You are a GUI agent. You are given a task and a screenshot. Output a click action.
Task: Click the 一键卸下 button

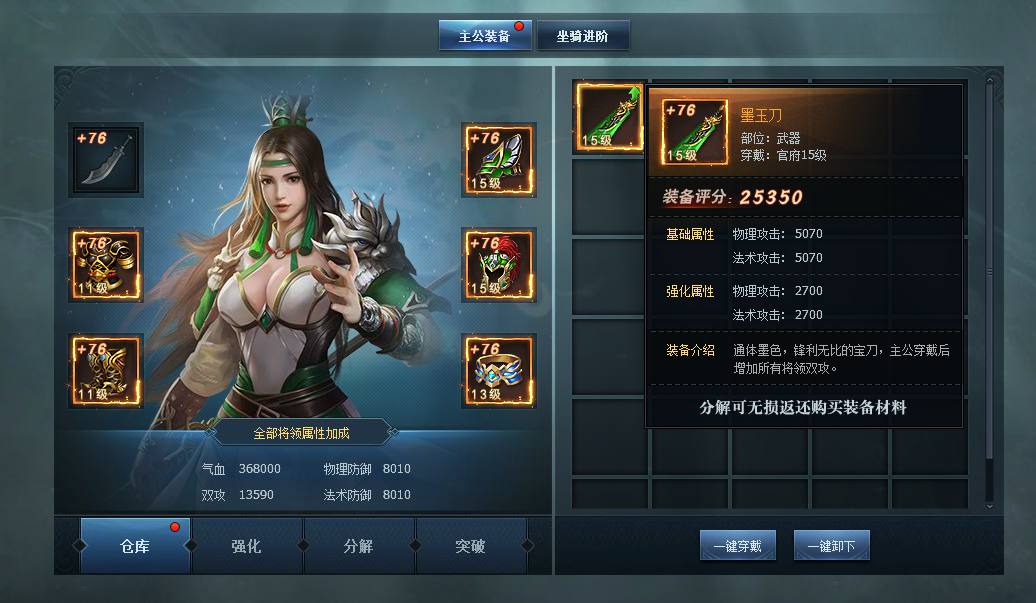(x=832, y=546)
